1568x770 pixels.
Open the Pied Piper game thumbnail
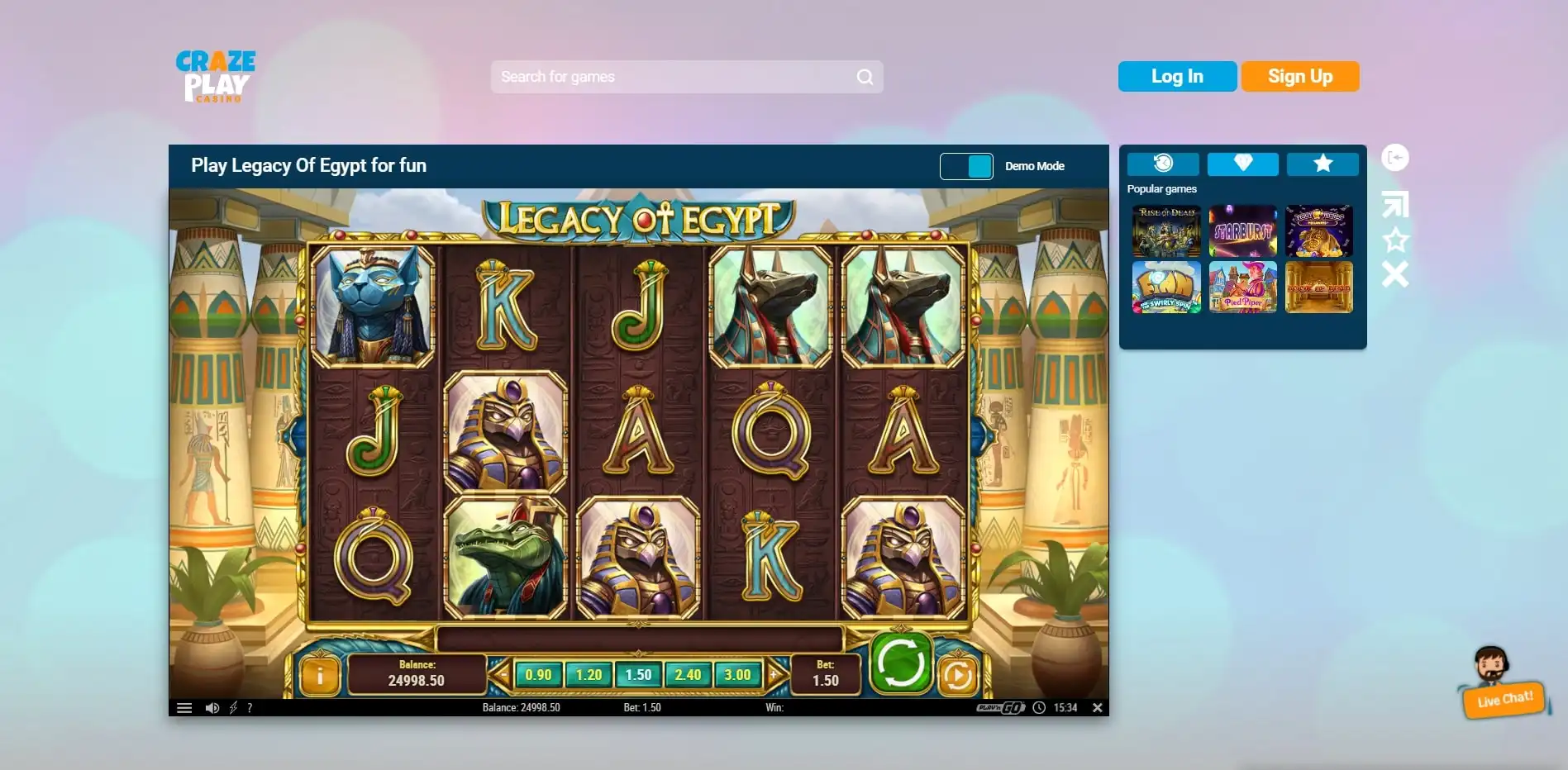(1242, 287)
